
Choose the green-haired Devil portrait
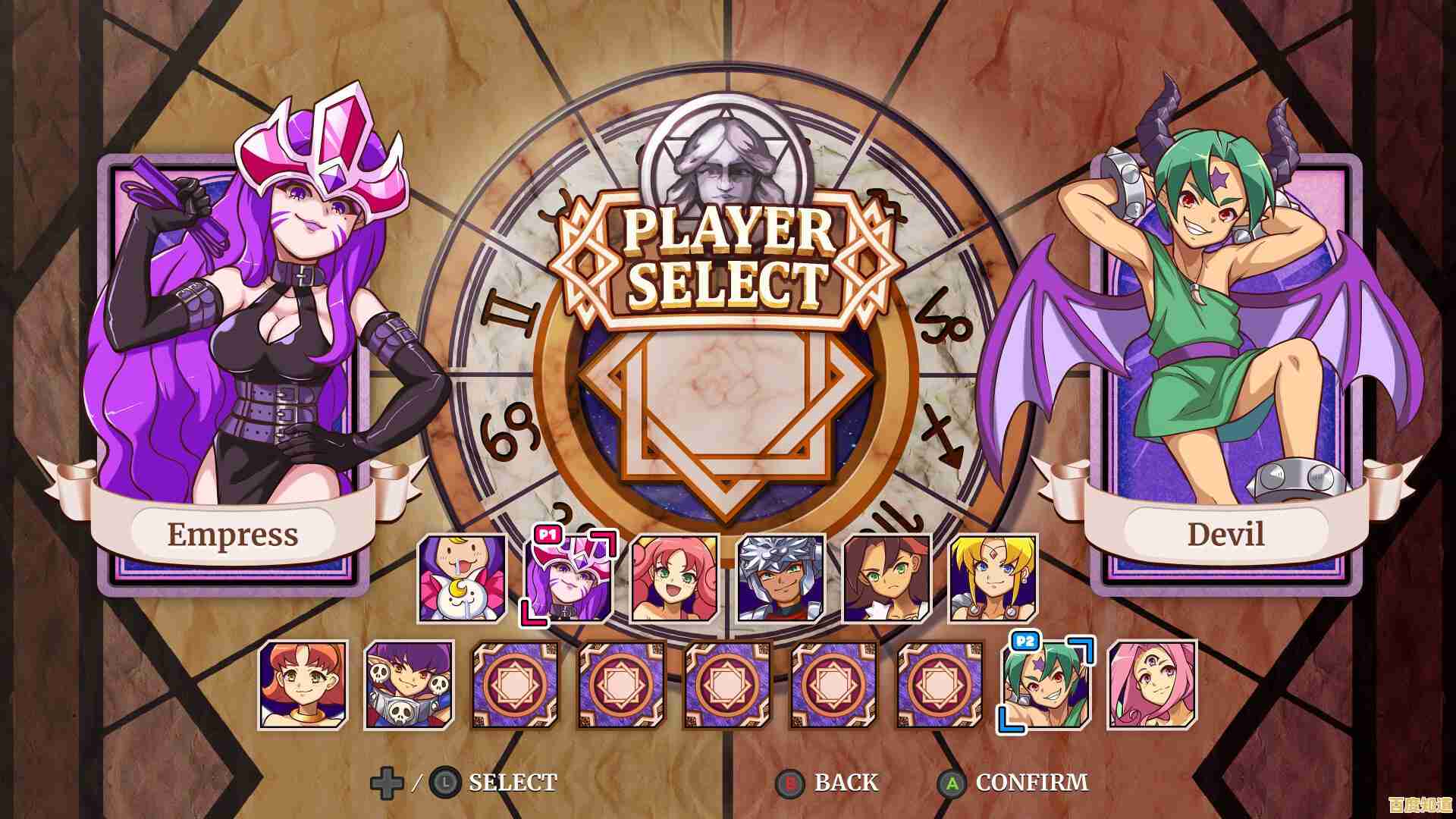click(x=1046, y=686)
